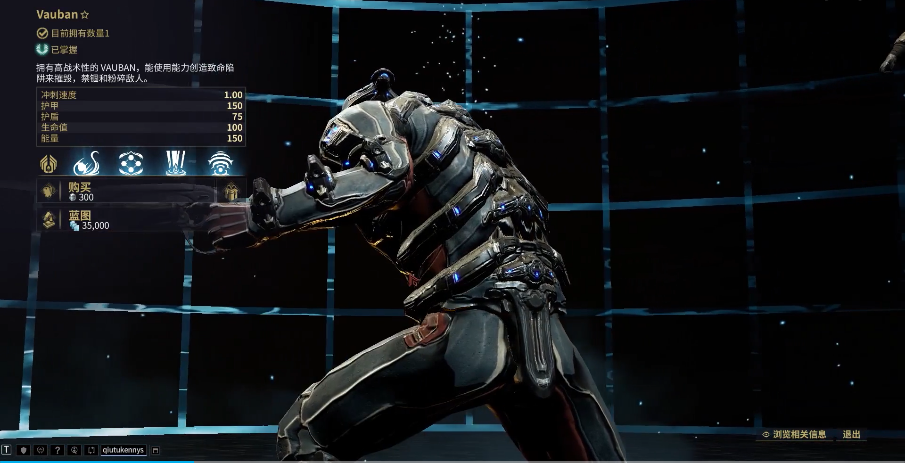Viewport: 905px width, 463px height.
Task: Select the qiutukennys name tab
Action: coord(123,450)
